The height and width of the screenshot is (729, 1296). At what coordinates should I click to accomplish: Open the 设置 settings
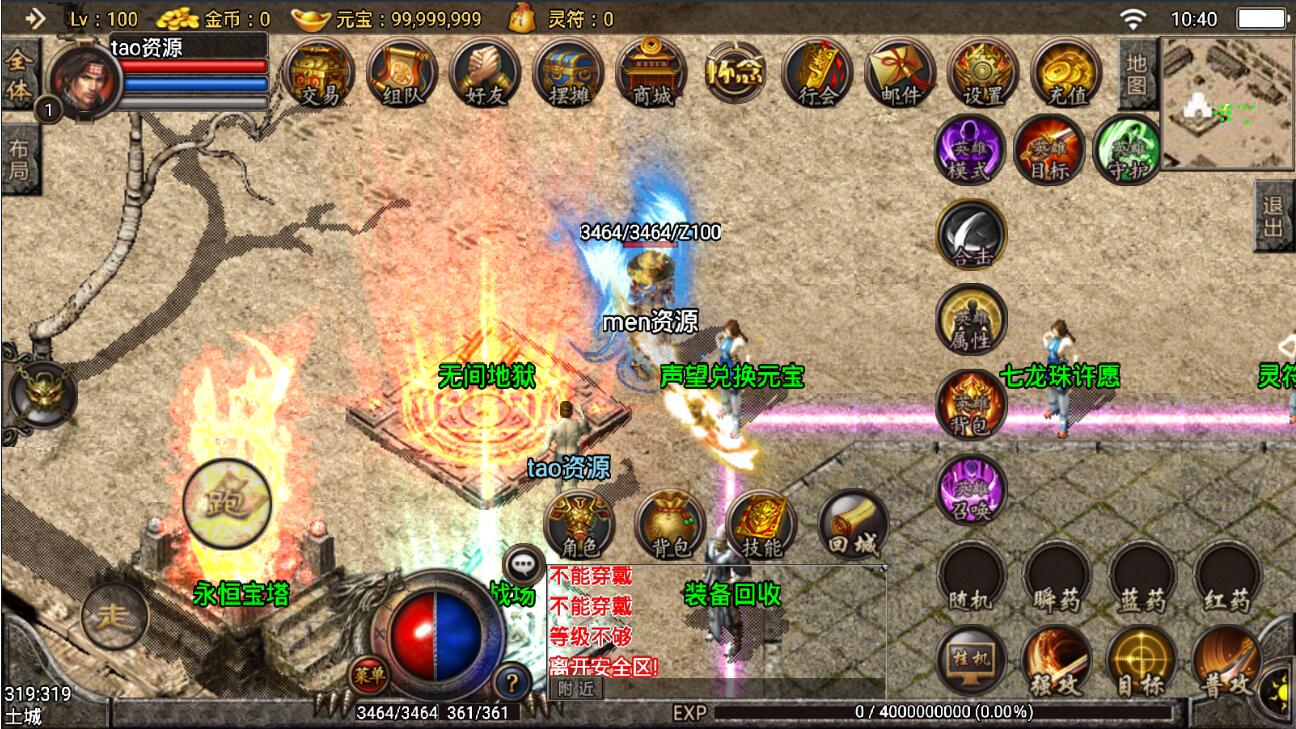983,72
